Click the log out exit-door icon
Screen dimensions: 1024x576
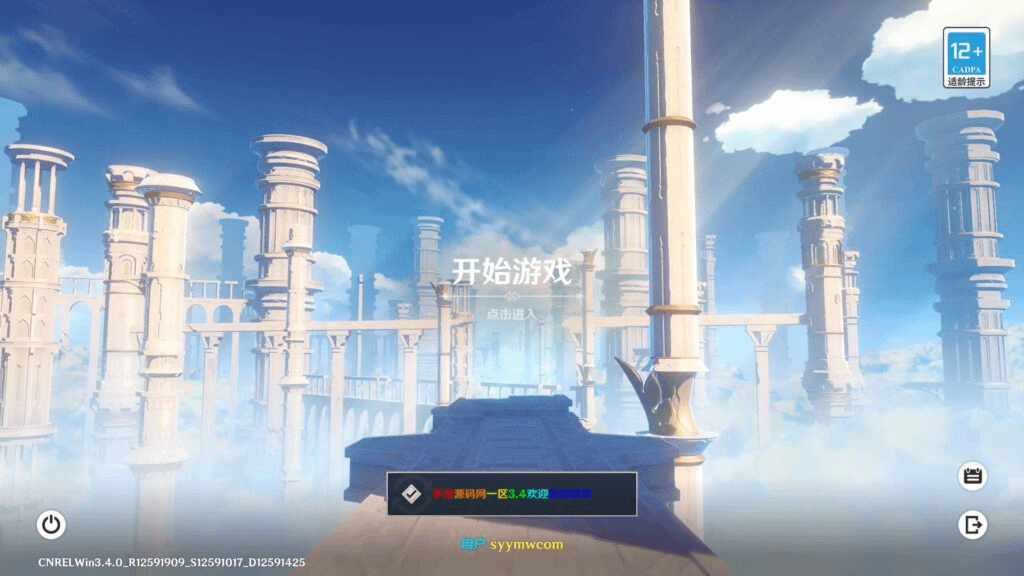(972, 523)
